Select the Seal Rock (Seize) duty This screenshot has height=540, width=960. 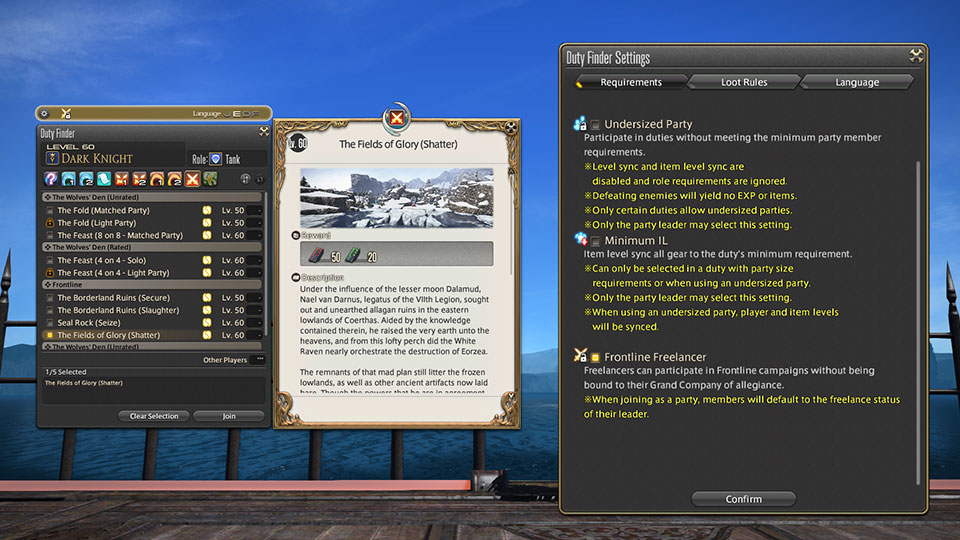[x=48, y=323]
